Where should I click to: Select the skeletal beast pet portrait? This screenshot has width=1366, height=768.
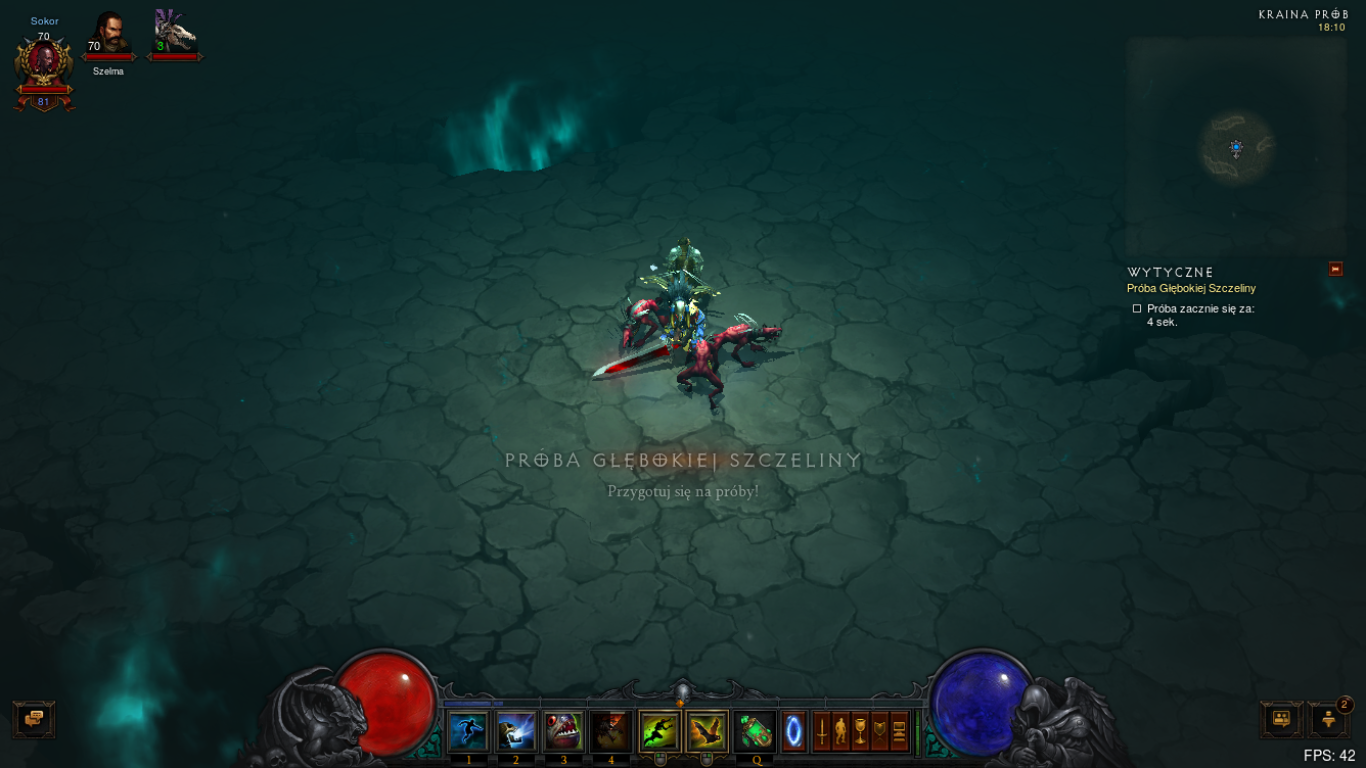pos(175,34)
